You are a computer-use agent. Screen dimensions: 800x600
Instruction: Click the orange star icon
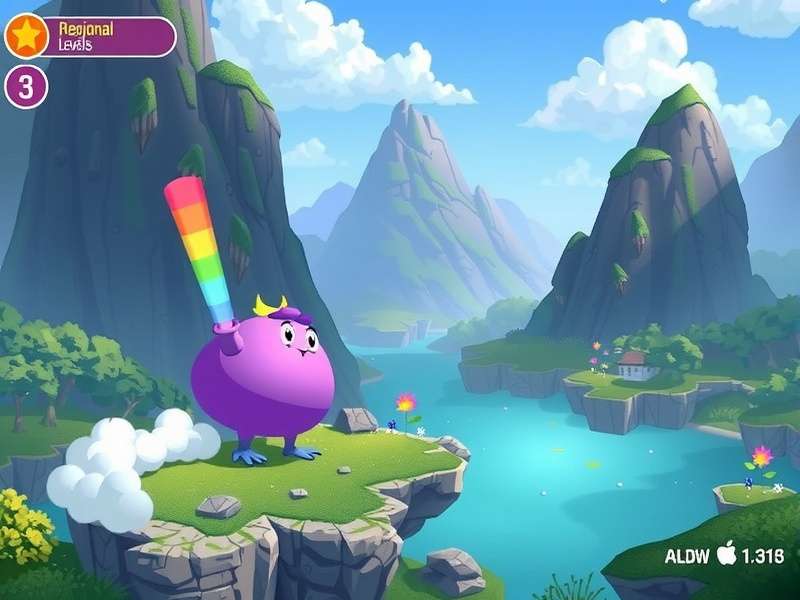coord(26,37)
